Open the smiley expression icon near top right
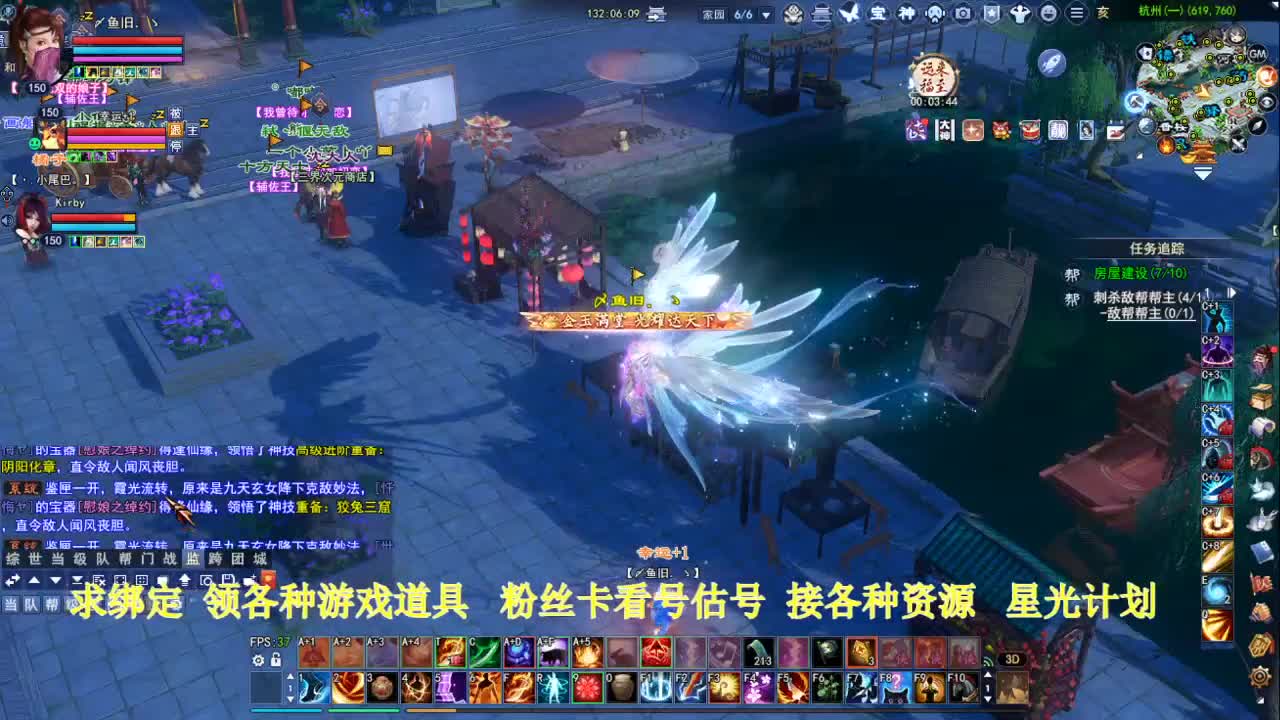Viewport: 1280px width, 720px height. click(1050, 14)
